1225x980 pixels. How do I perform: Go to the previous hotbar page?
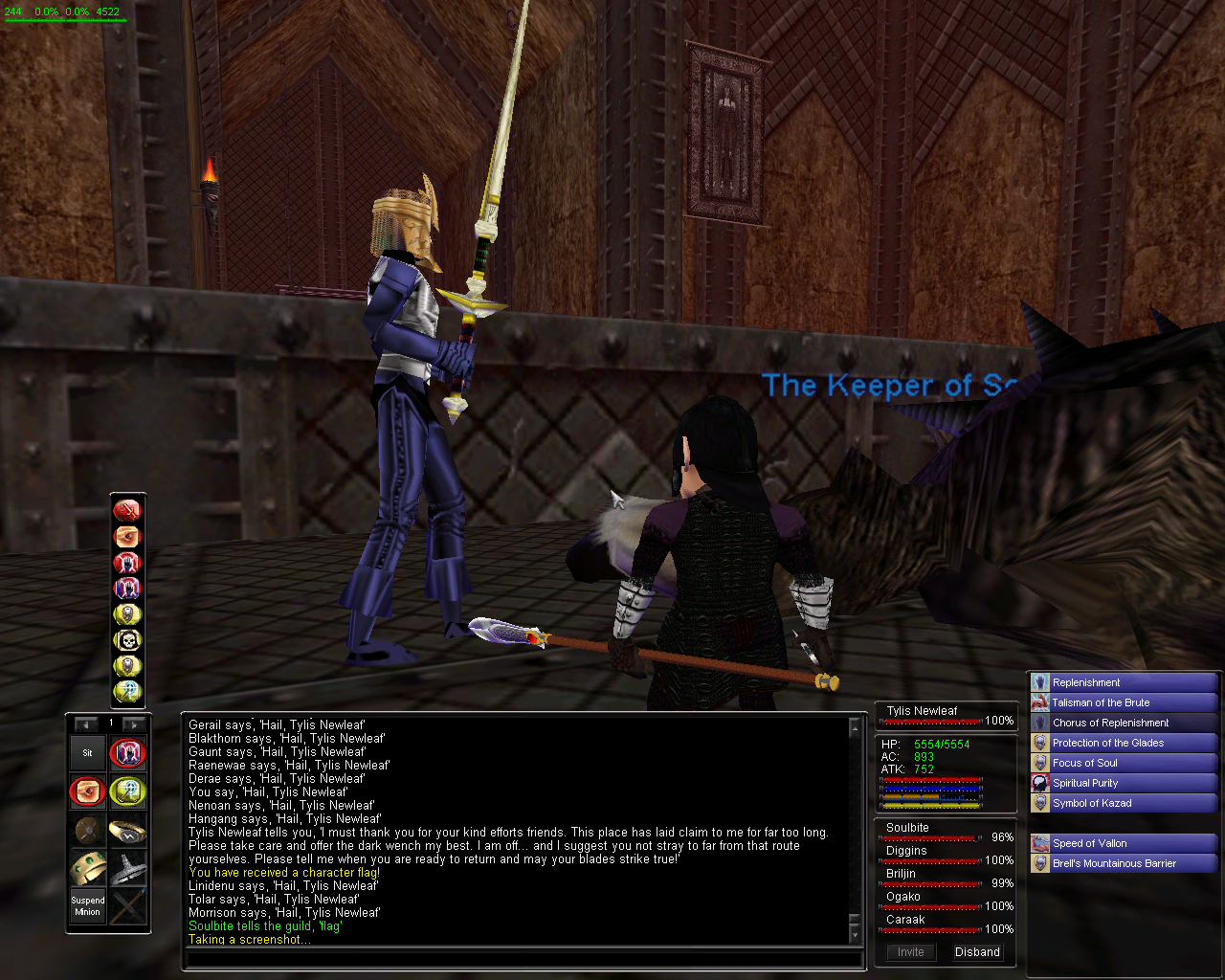pyautogui.click(x=86, y=724)
